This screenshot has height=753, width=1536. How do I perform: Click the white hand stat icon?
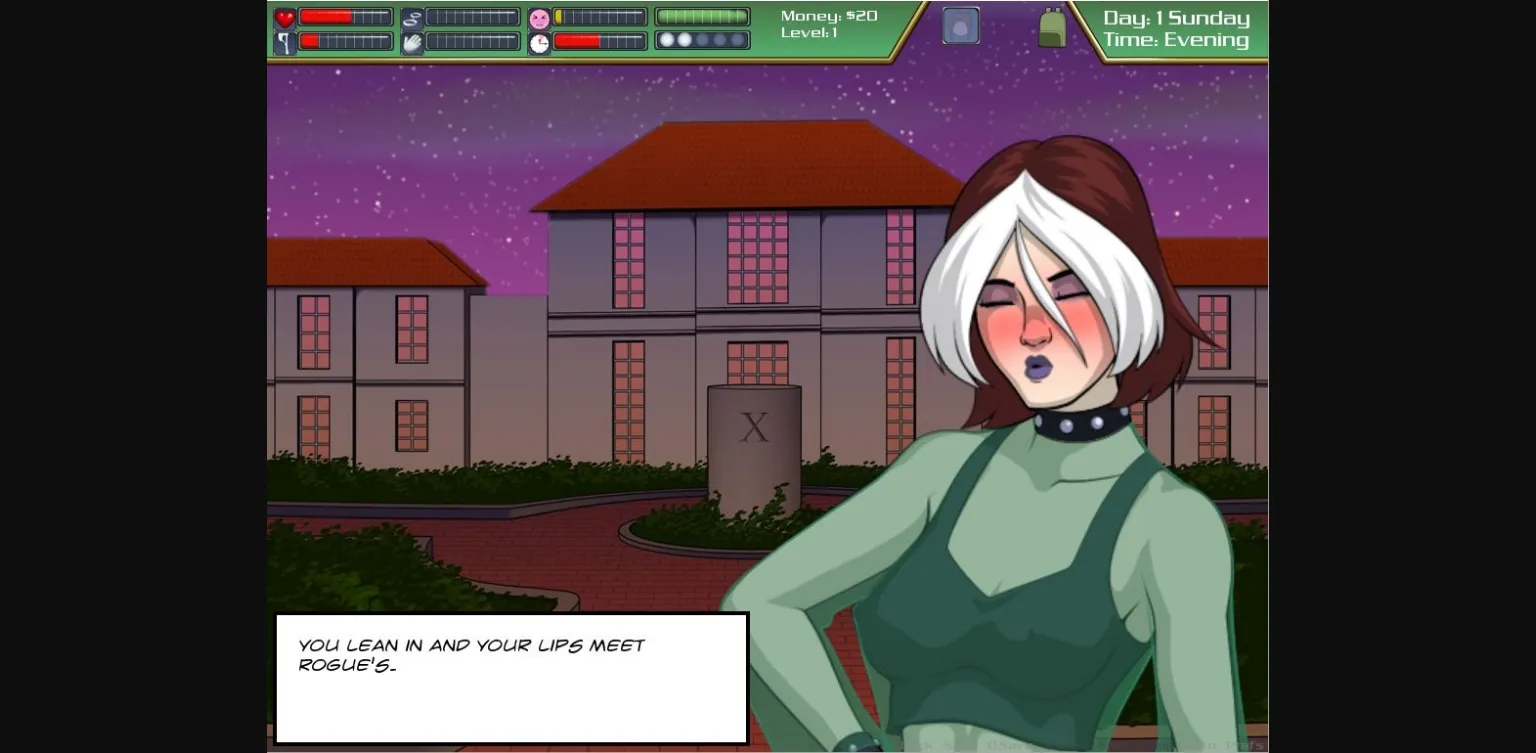point(411,41)
